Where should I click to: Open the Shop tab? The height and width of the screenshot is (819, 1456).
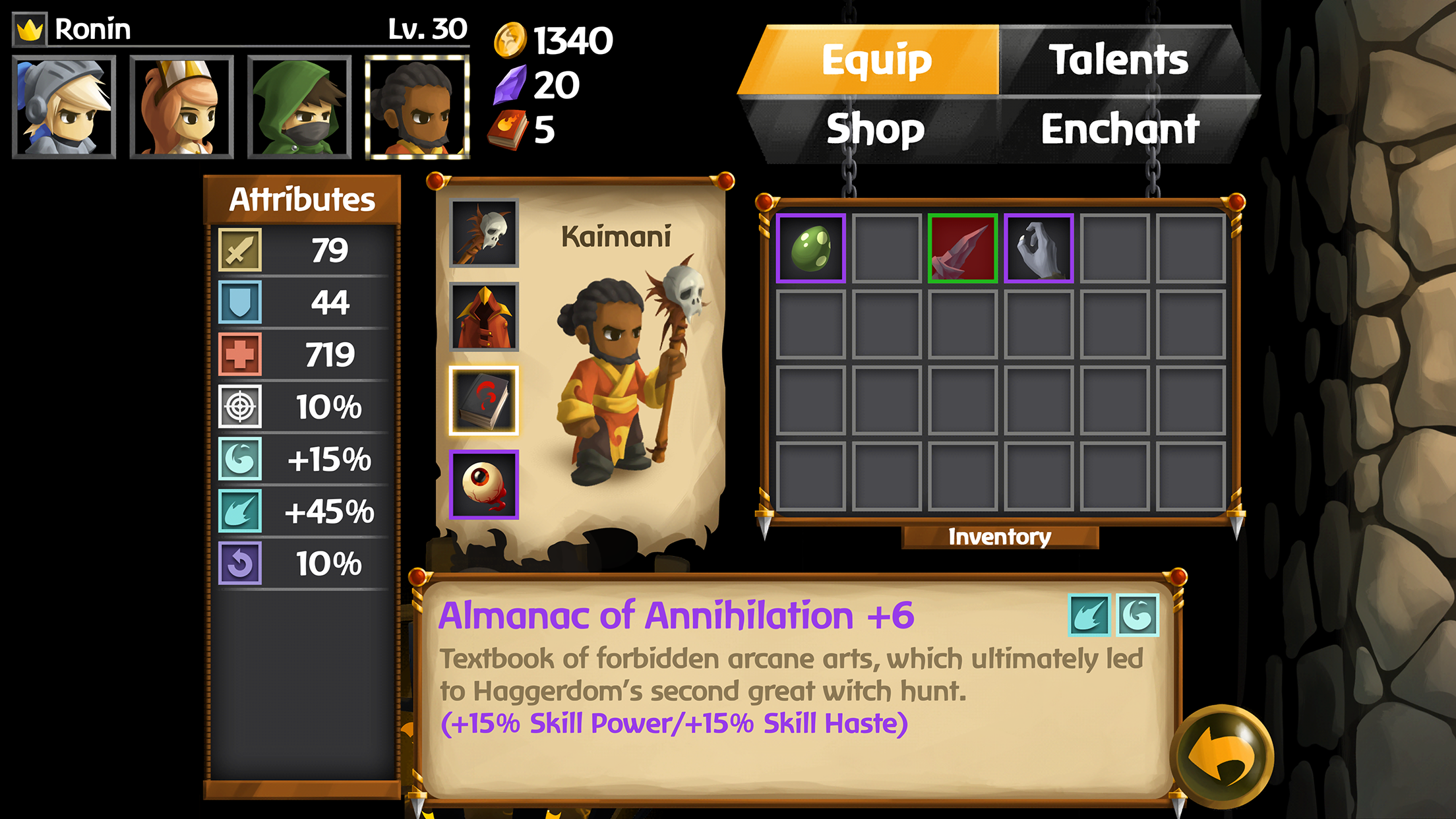click(x=874, y=129)
